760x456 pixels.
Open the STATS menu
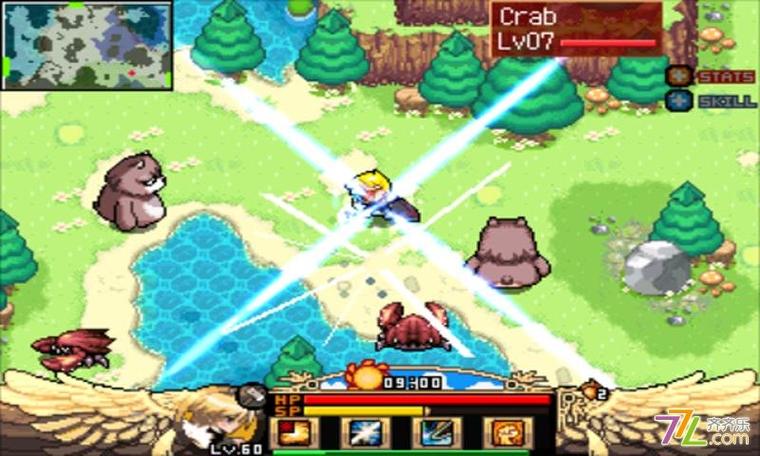click(710, 76)
